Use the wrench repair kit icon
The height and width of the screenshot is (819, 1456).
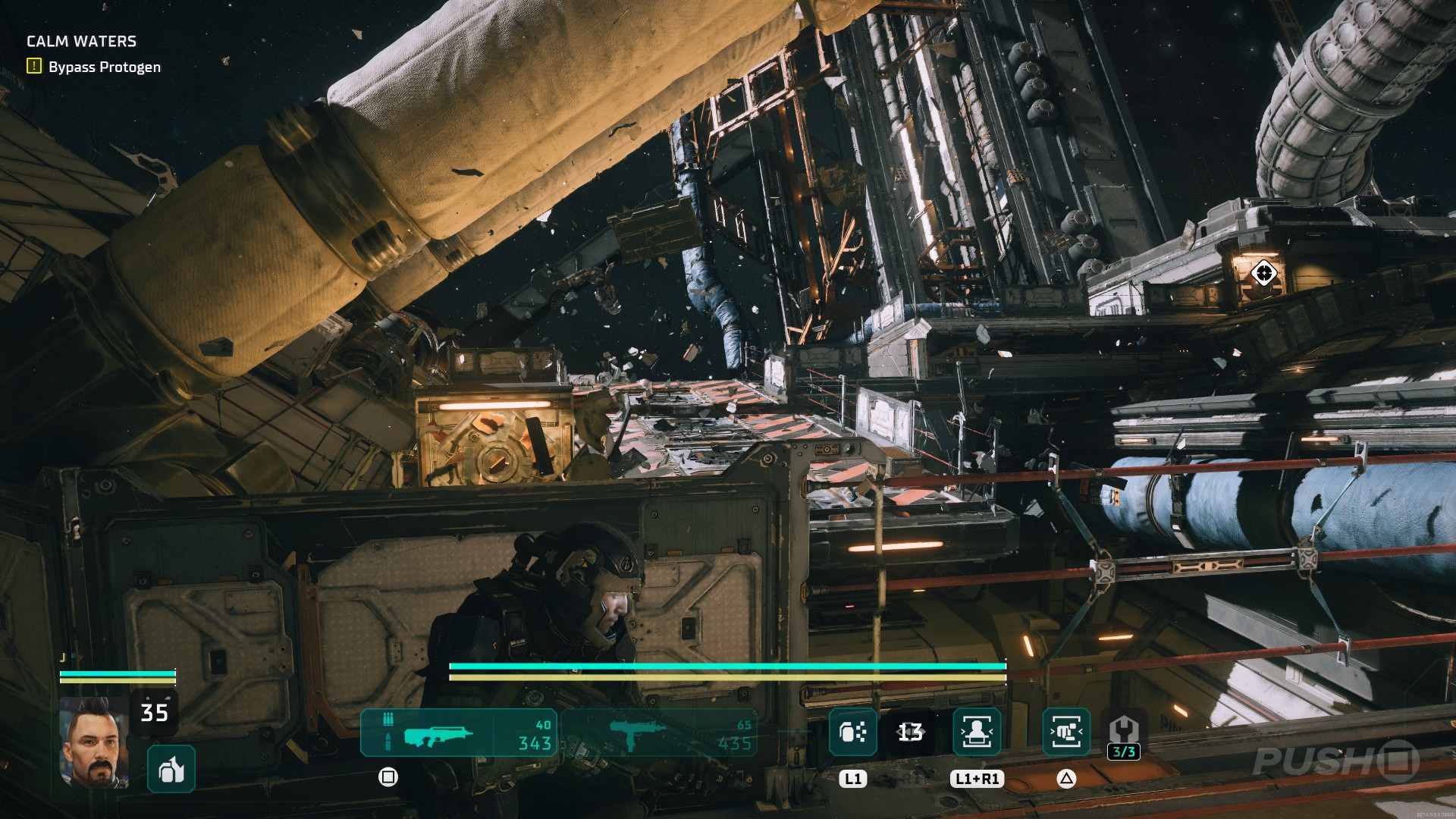pyautogui.click(x=1123, y=730)
